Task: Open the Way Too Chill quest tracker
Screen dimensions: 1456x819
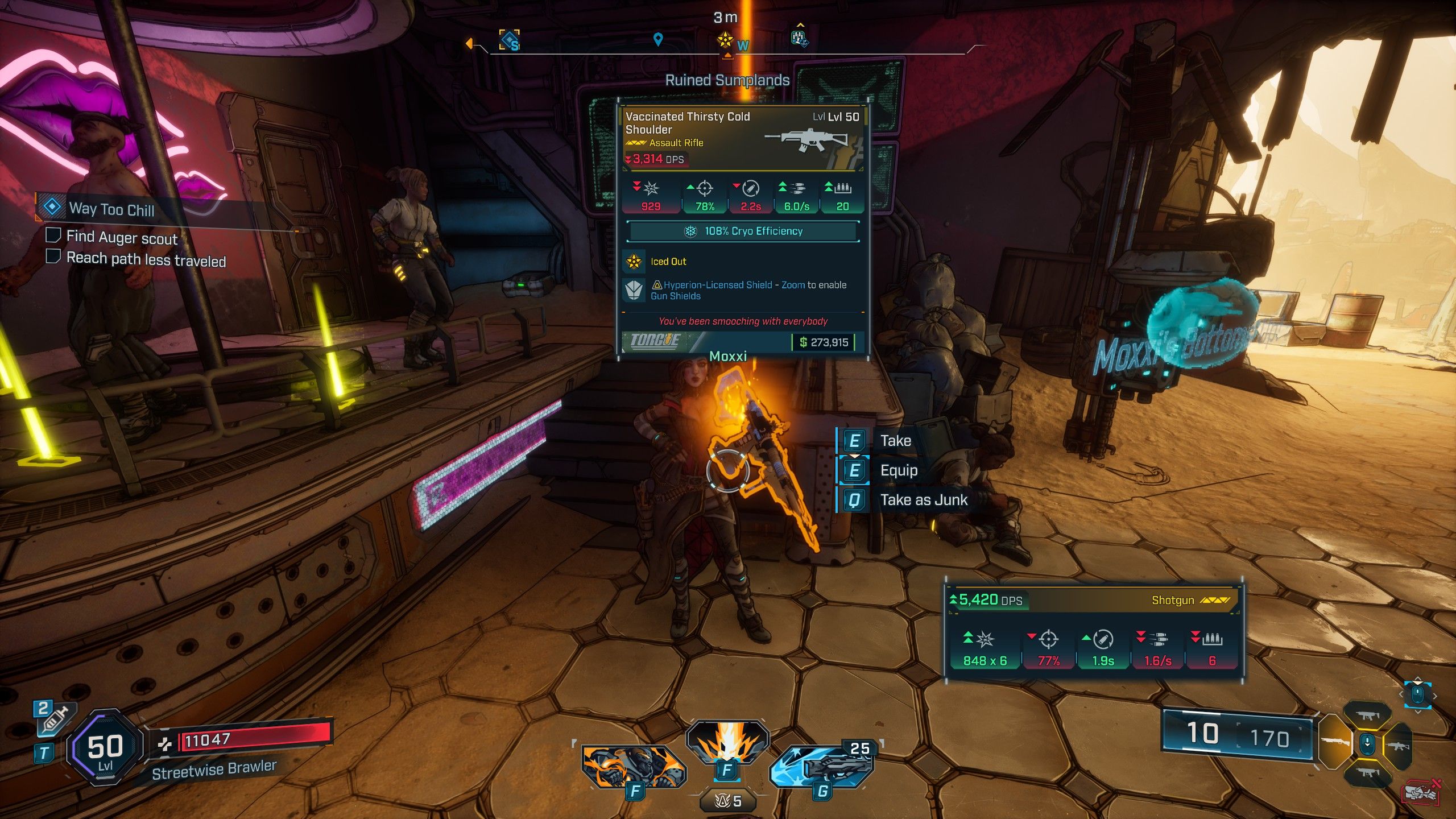Action: (x=111, y=209)
